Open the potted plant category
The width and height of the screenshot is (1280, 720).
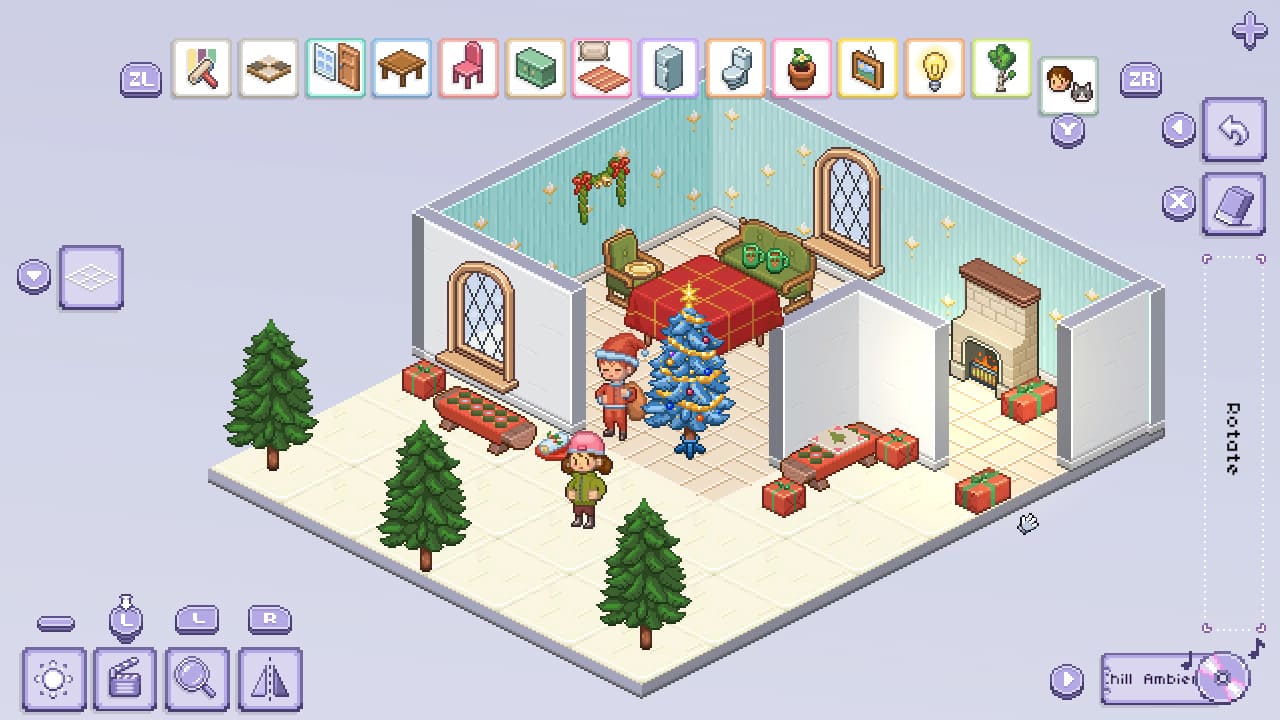pos(800,68)
